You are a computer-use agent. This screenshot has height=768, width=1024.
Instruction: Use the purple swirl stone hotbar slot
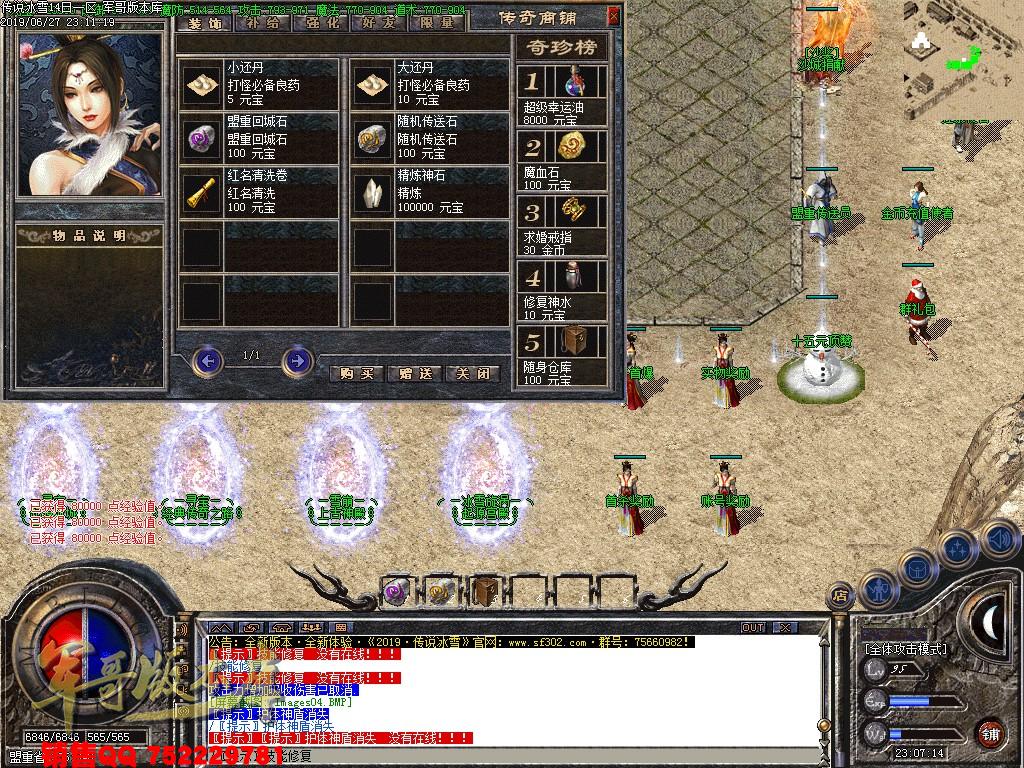(395, 591)
